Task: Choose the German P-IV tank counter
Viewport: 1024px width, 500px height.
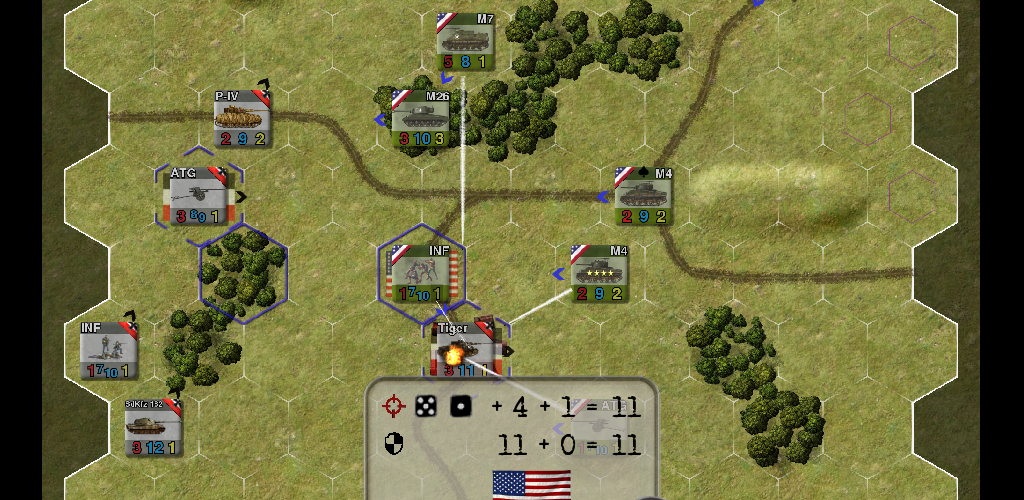Action: [242, 119]
